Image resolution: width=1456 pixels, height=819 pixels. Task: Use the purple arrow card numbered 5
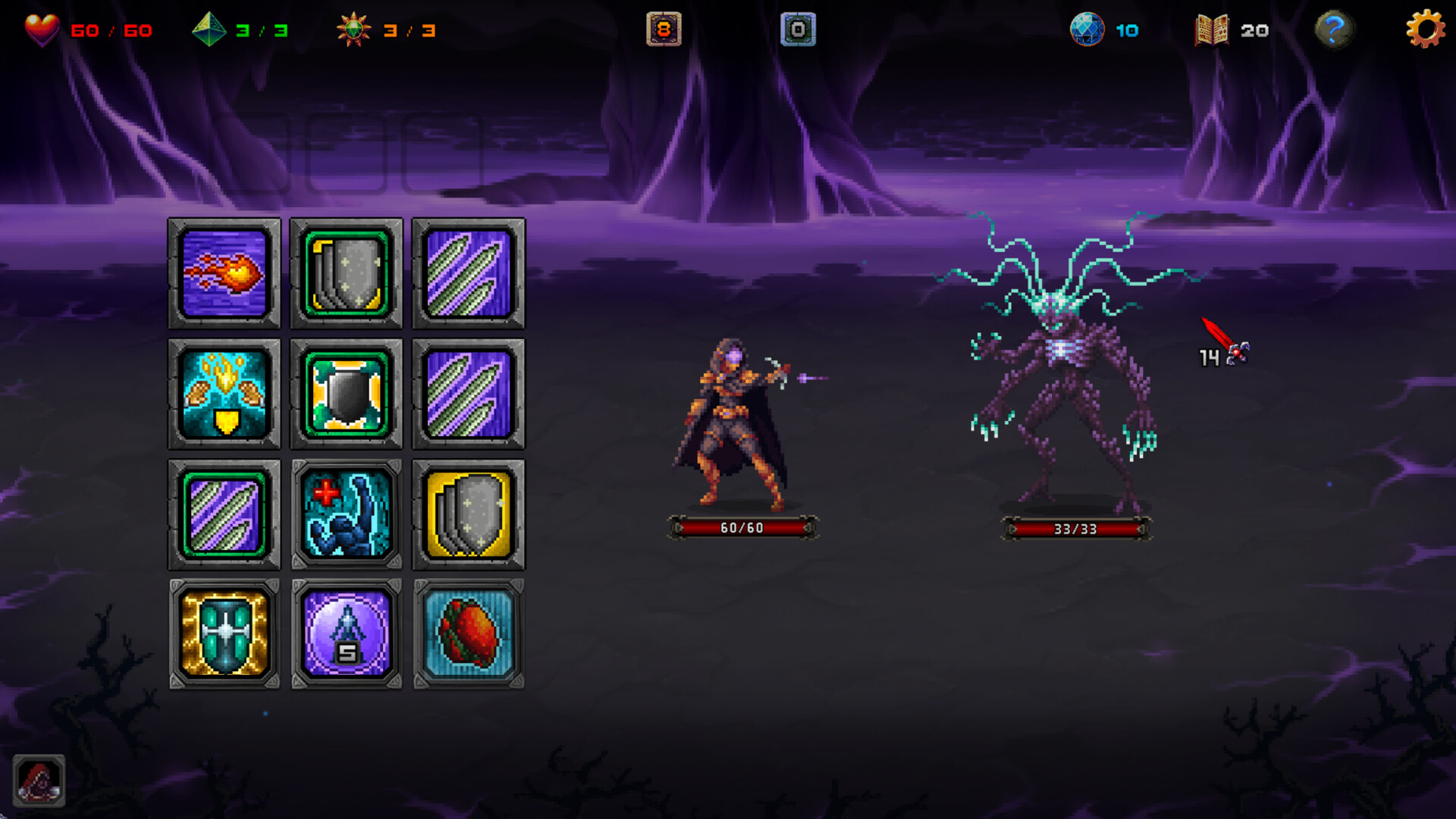click(346, 634)
